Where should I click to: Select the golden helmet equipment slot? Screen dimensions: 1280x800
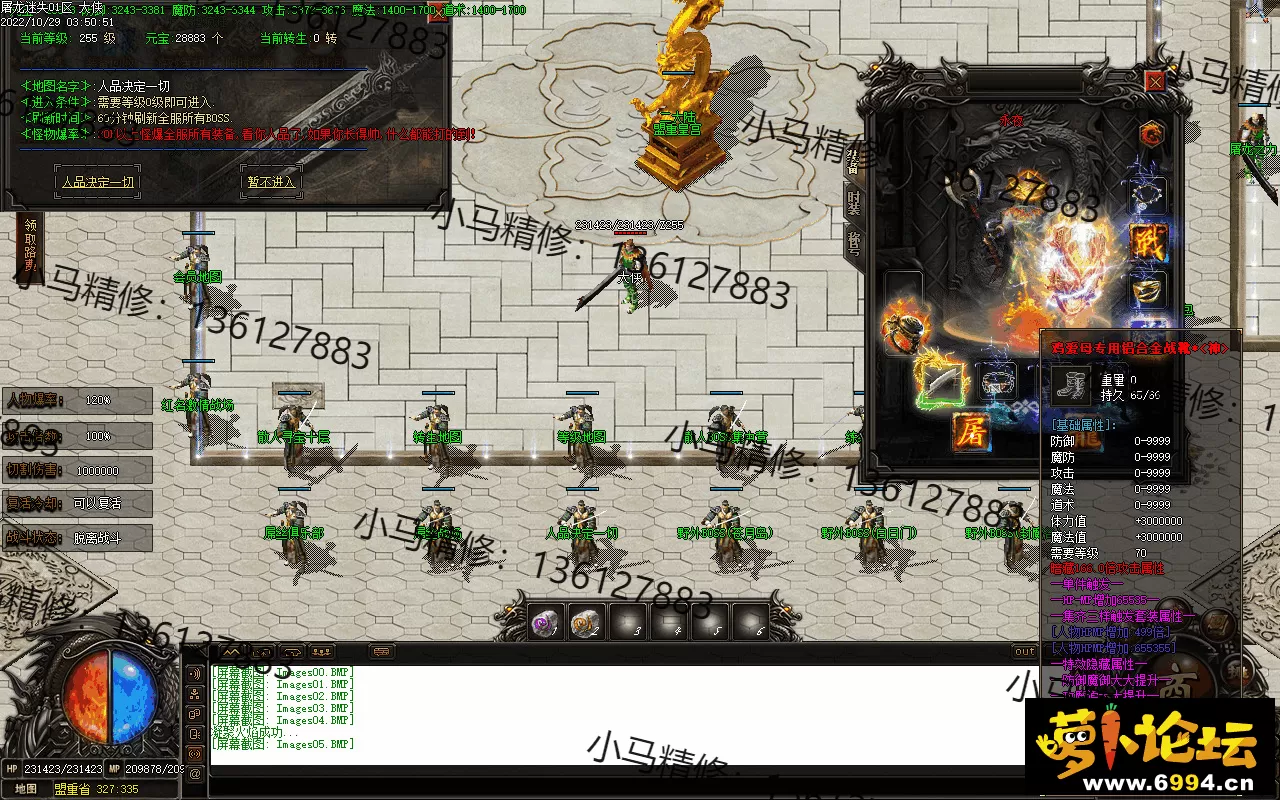click(1149, 290)
